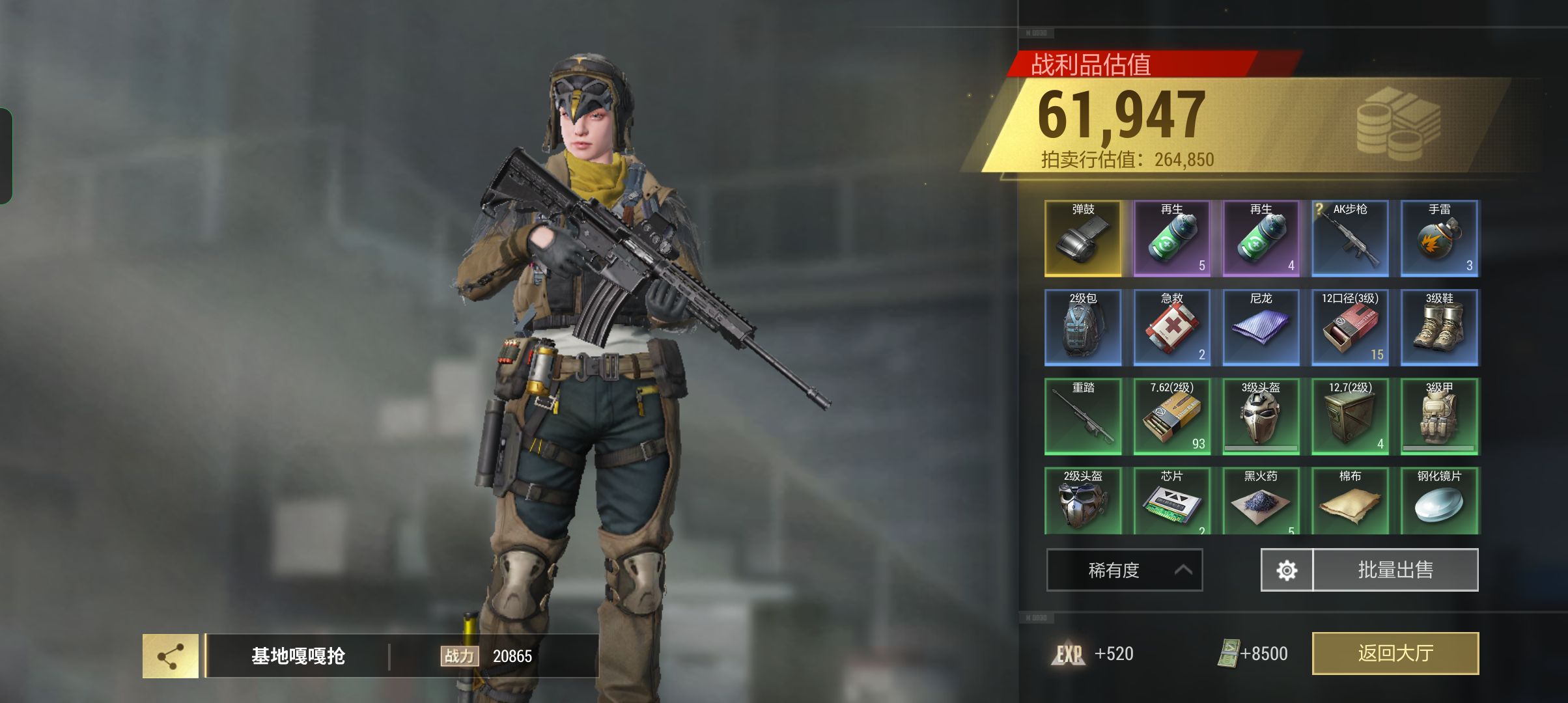Select the 12.7(2级) ammo crate slot
The image size is (1568, 703).
(1350, 417)
